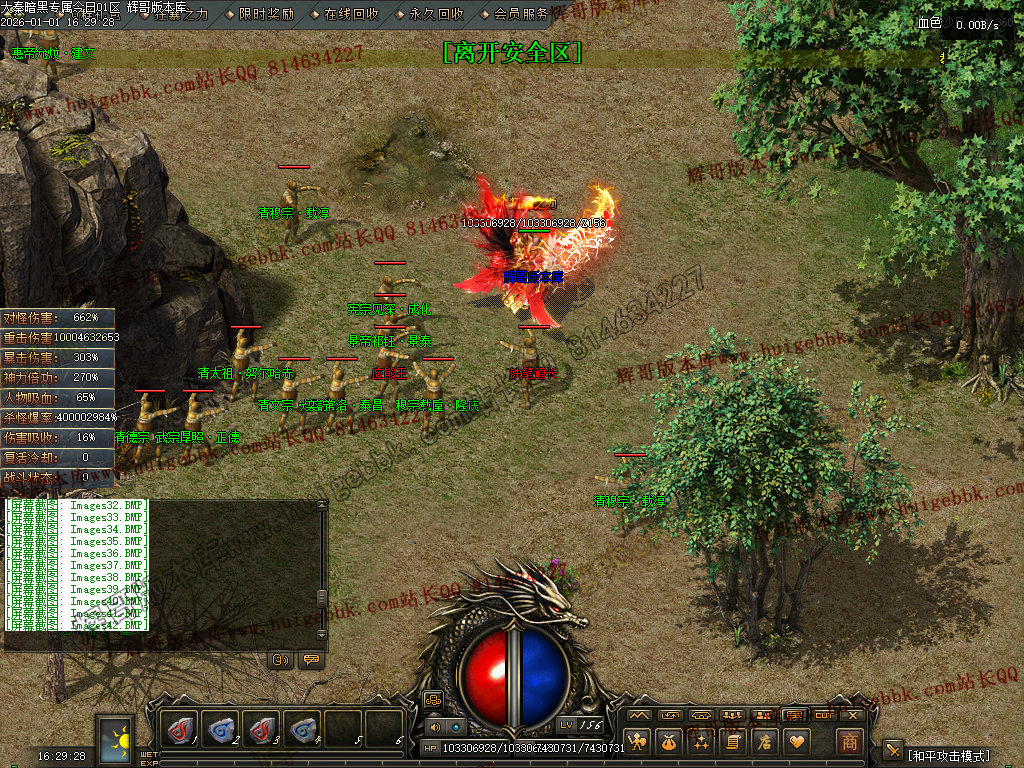Use the blue rune in hotbar slot 2
1024x768 pixels.
[x=221, y=729]
